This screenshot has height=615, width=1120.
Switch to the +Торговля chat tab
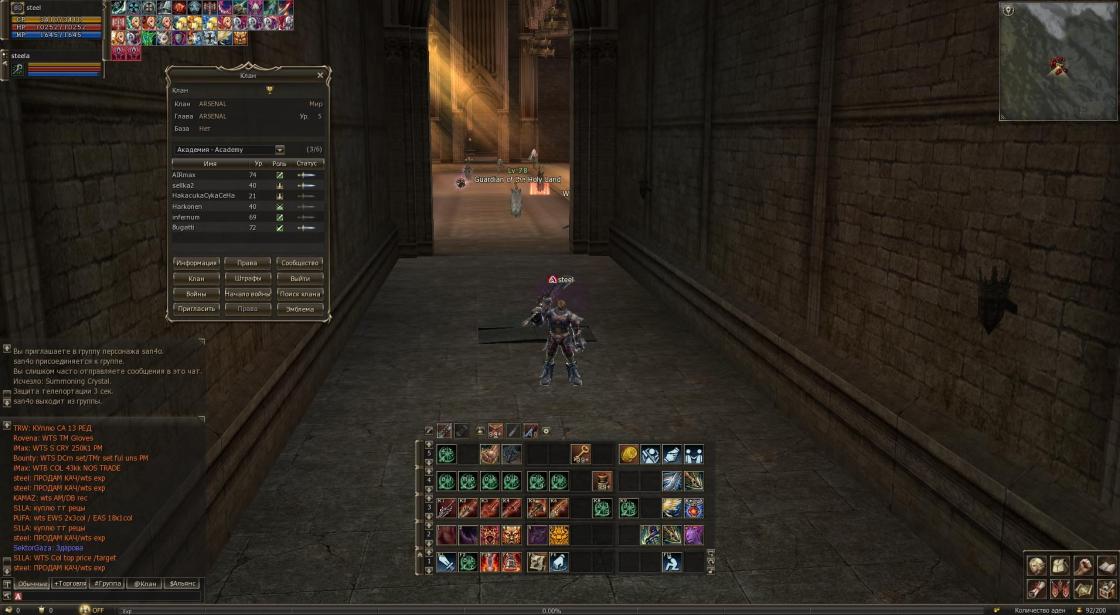(x=69, y=582)
